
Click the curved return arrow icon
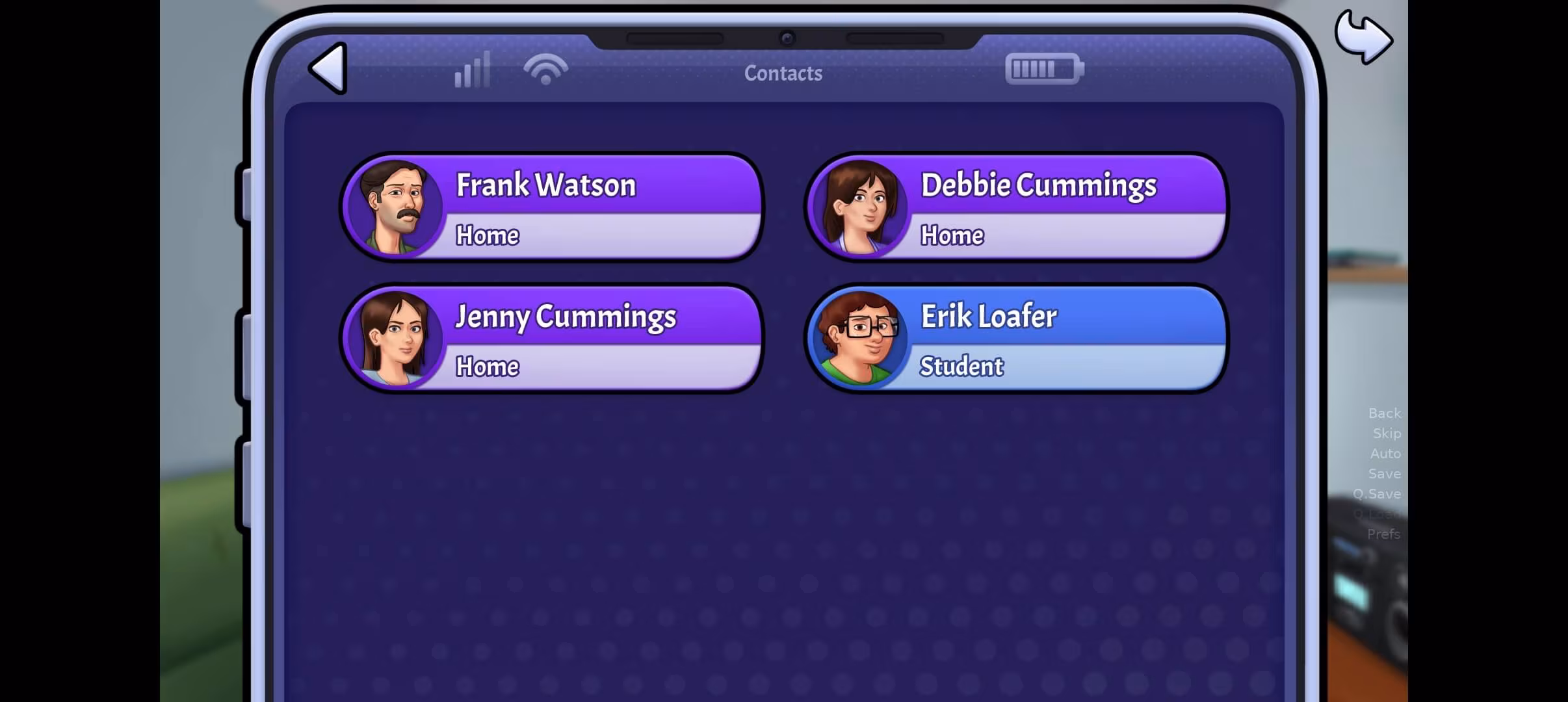point(1363,38)
